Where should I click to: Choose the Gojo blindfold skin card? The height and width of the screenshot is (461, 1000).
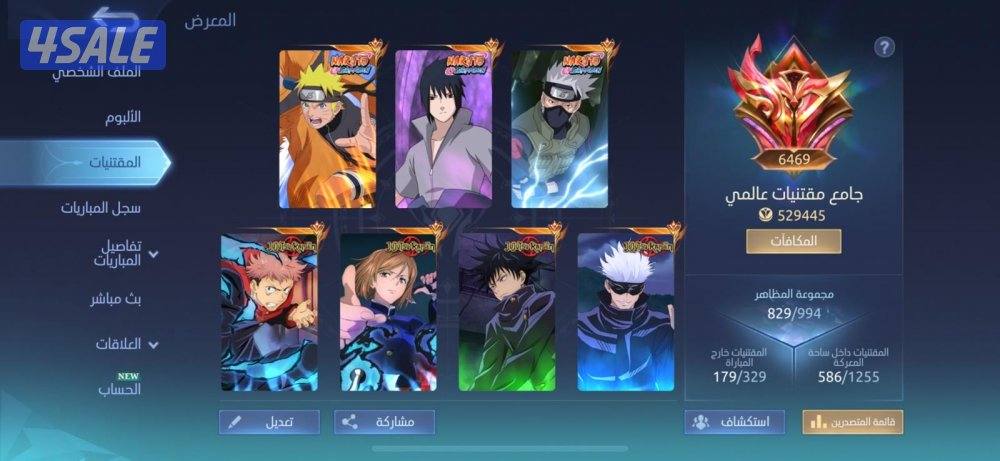coord(626,312)
